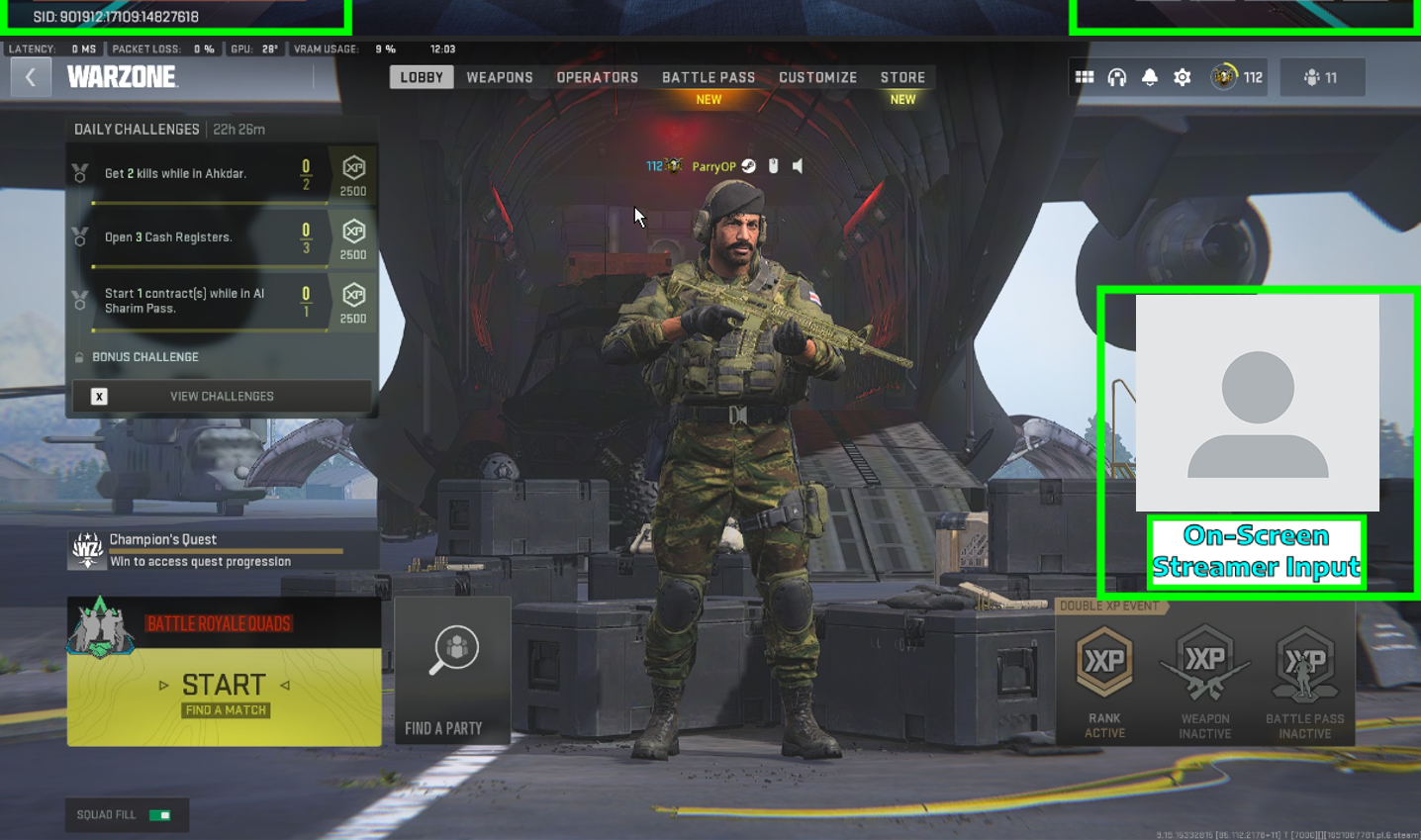The width and height of the screenshot is (1421, 840).
Task: Open the Store tab
Action: tap(902, 76)
